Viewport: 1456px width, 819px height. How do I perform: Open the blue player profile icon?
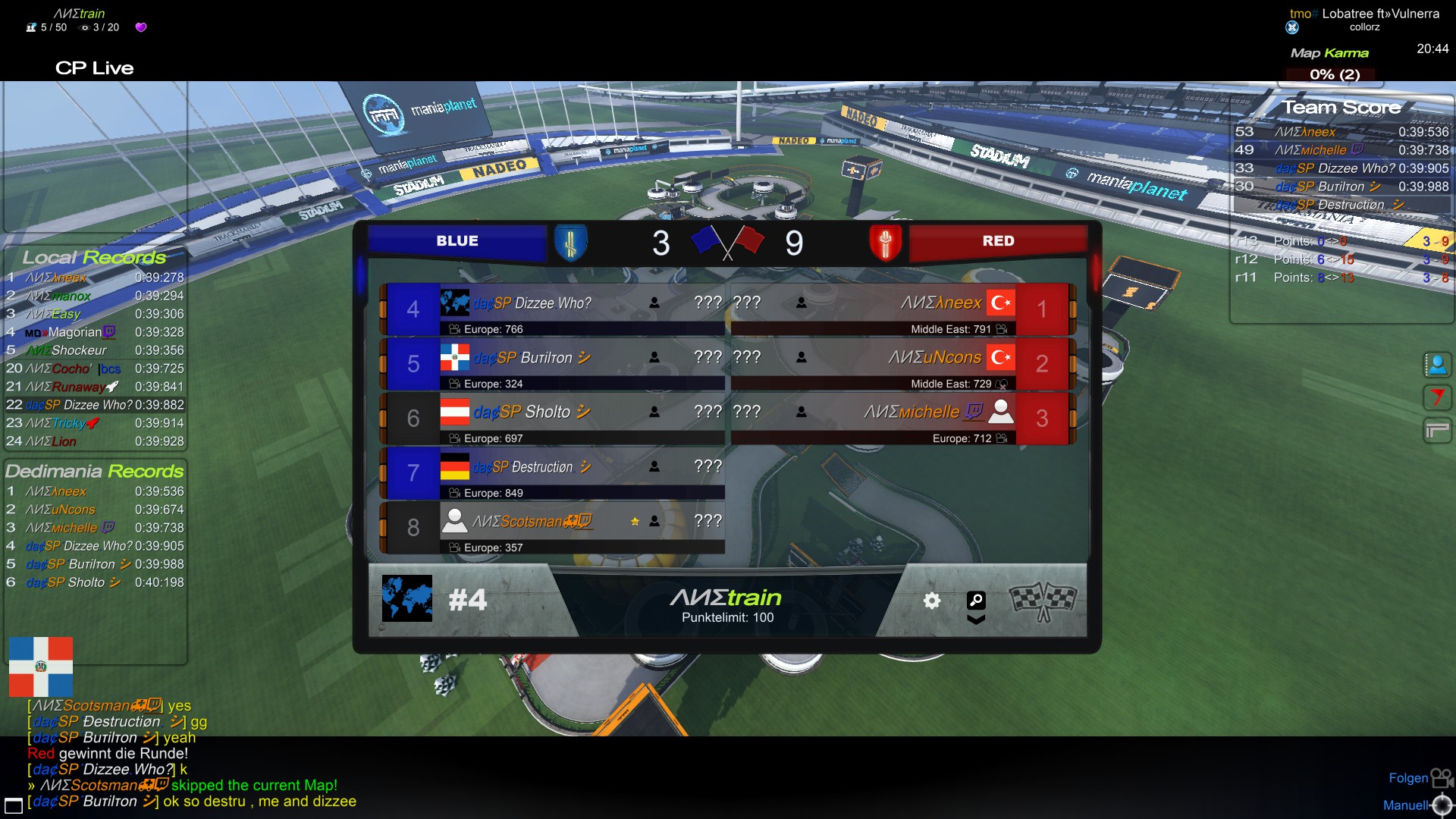coord(1436,365)
